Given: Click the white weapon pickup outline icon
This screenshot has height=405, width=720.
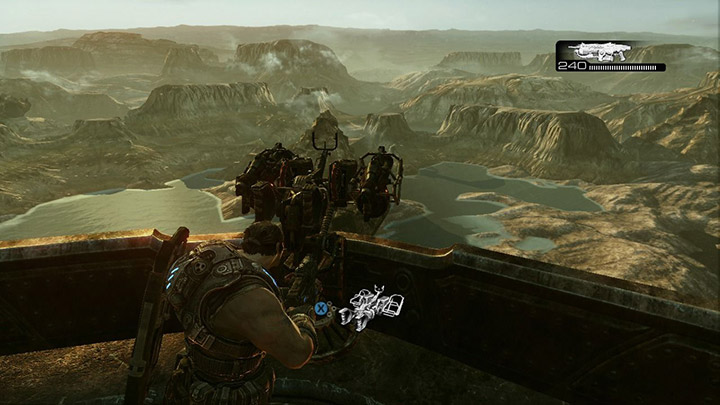Looking at the screenshot, I should point(372,307).
